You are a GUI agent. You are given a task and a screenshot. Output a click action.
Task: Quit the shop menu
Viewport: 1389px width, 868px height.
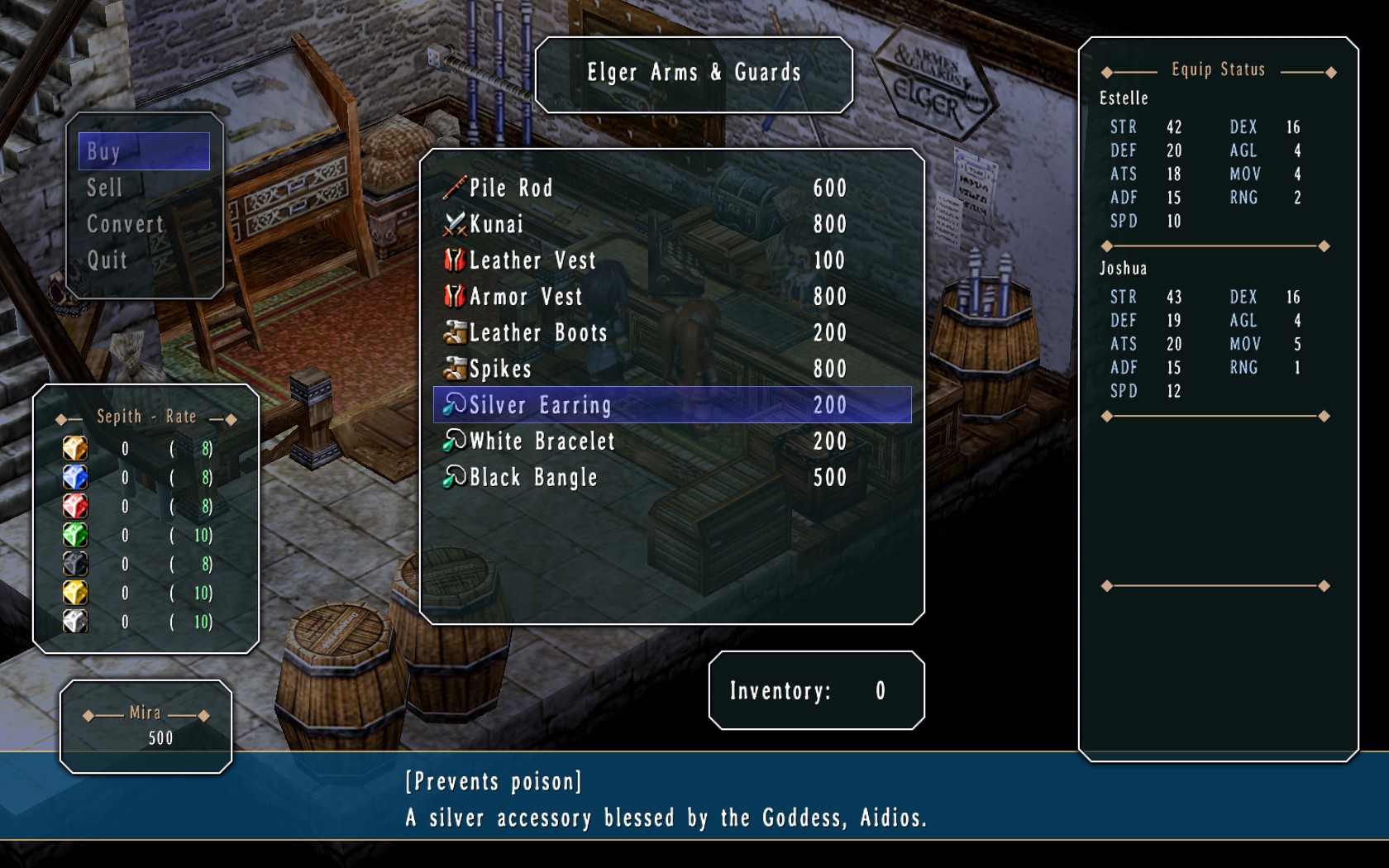tap(107, 260)
